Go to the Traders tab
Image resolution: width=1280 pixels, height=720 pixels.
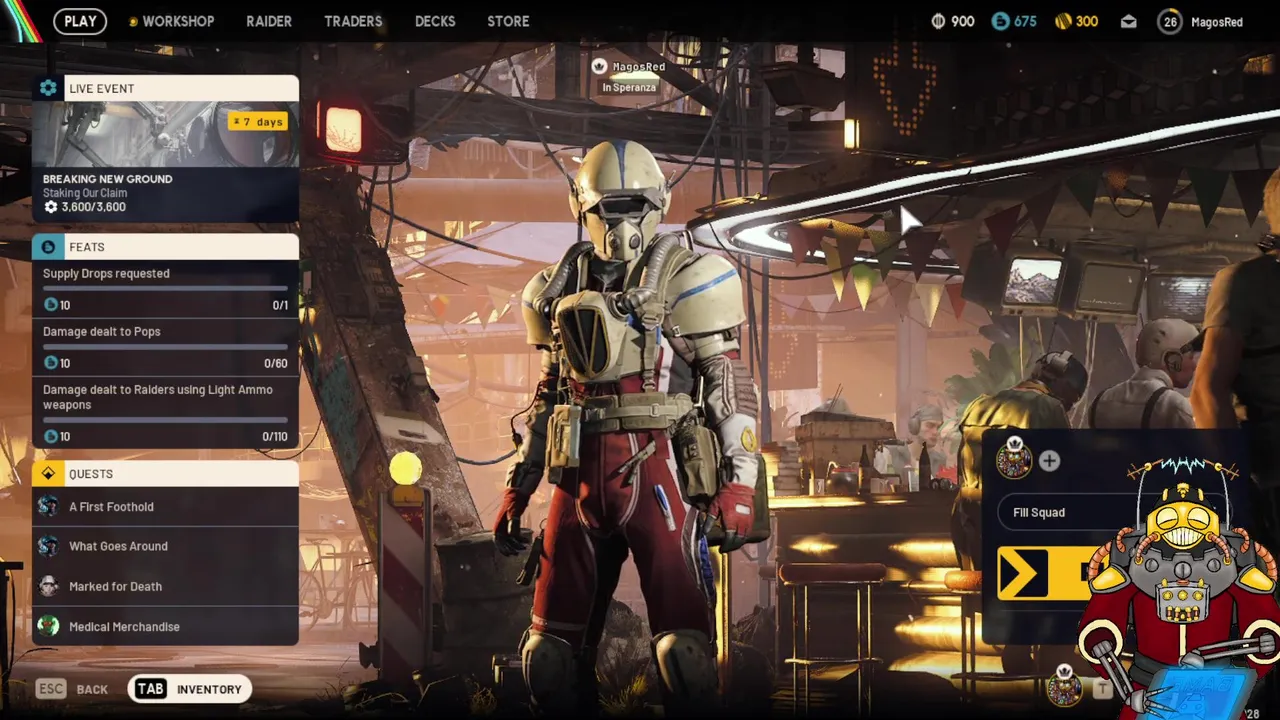[353, 21]
